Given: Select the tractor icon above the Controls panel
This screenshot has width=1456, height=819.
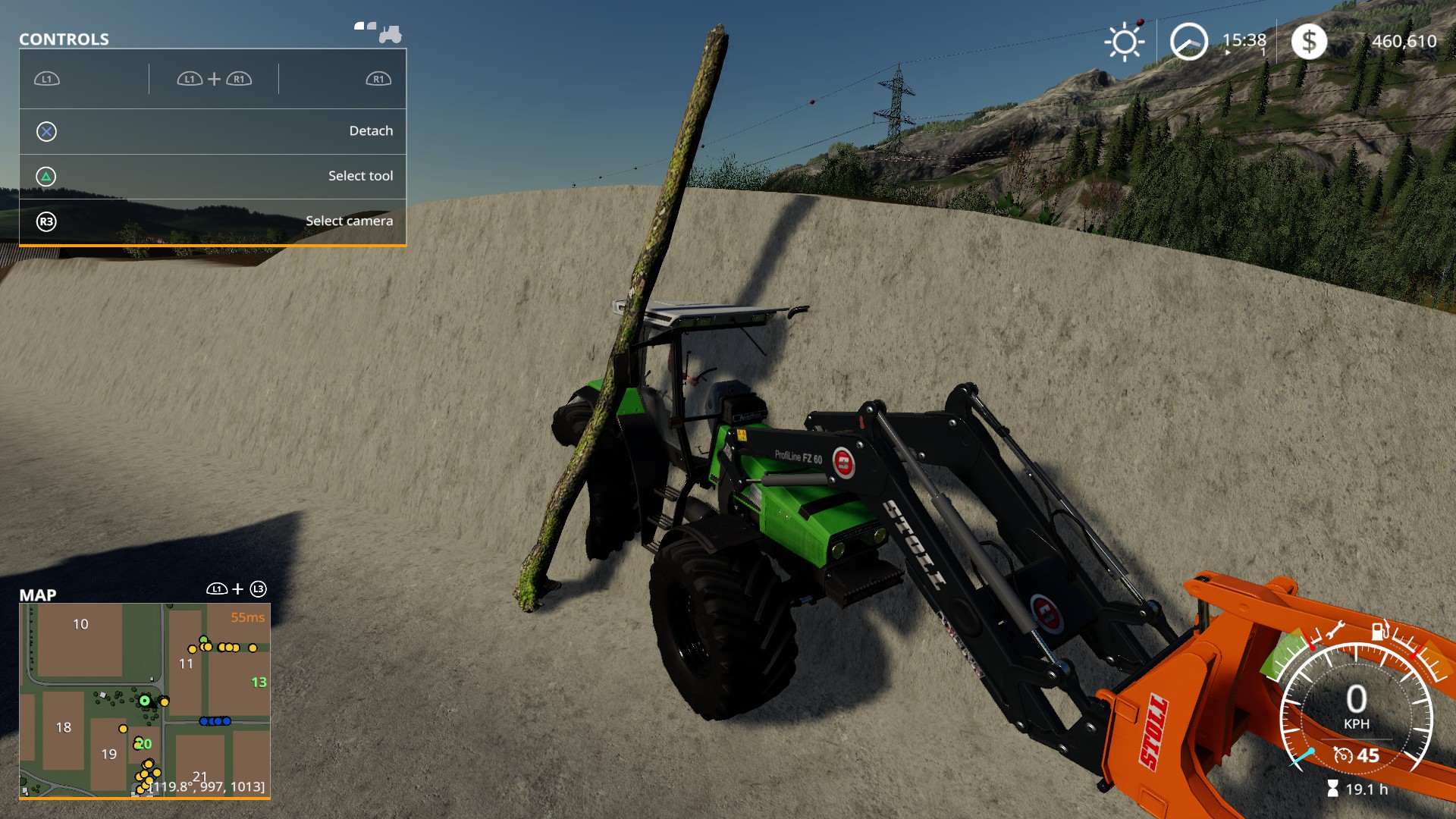Looking at the screenshot, I should (390, 33).
